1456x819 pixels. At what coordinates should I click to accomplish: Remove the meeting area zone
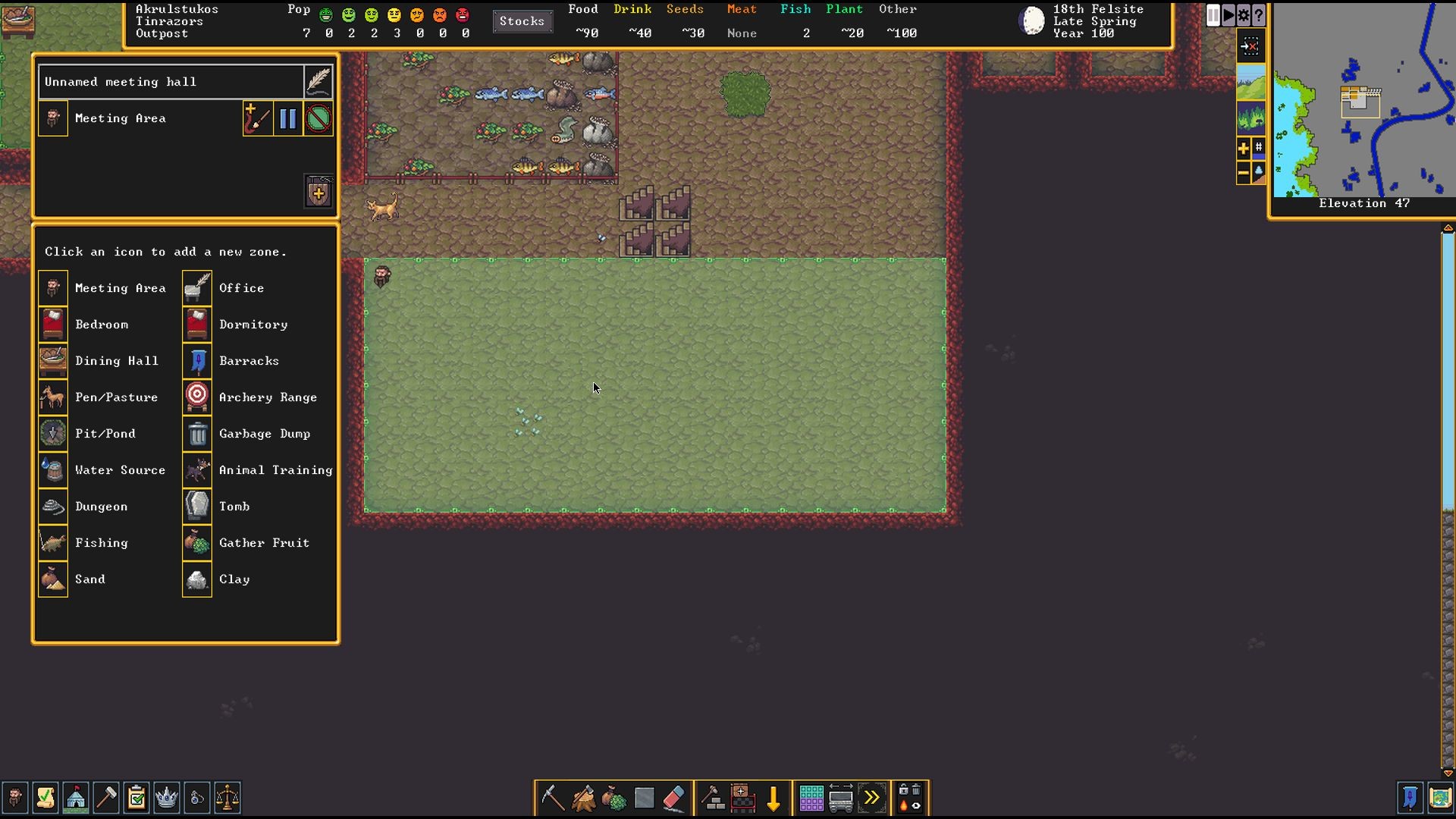pos(318,119)
